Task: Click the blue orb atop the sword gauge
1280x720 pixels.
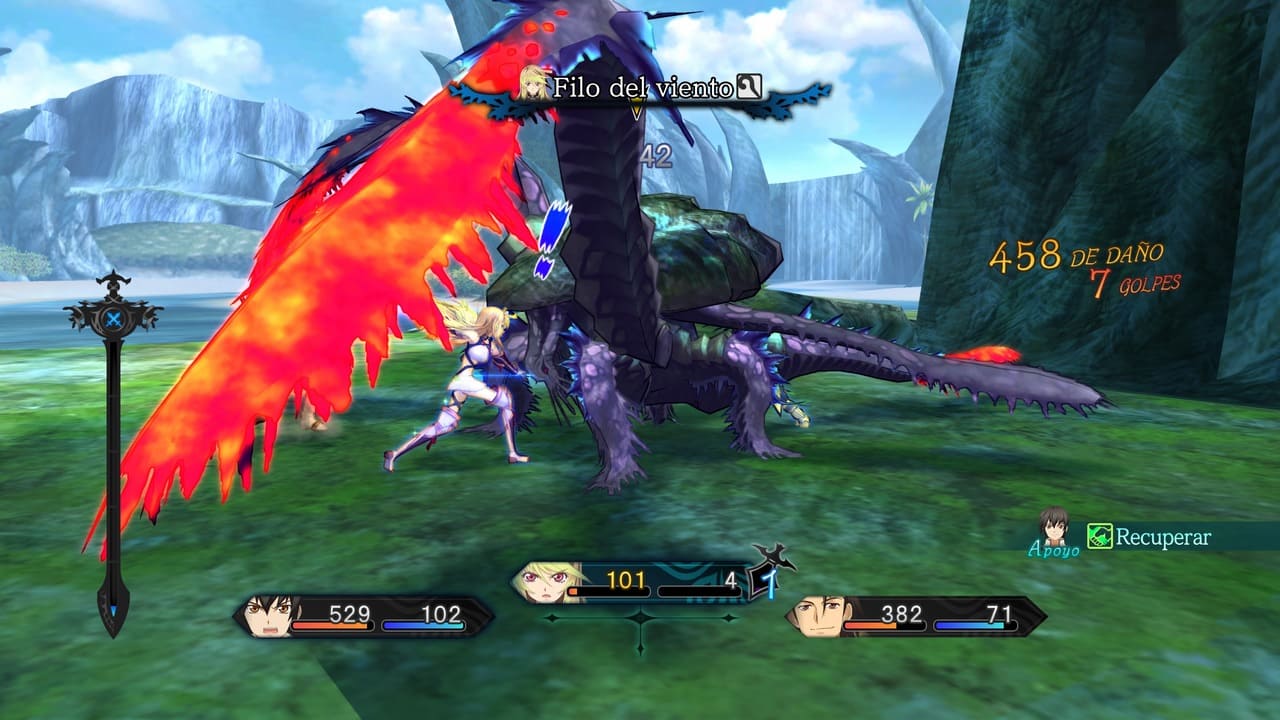Action: 114,319
